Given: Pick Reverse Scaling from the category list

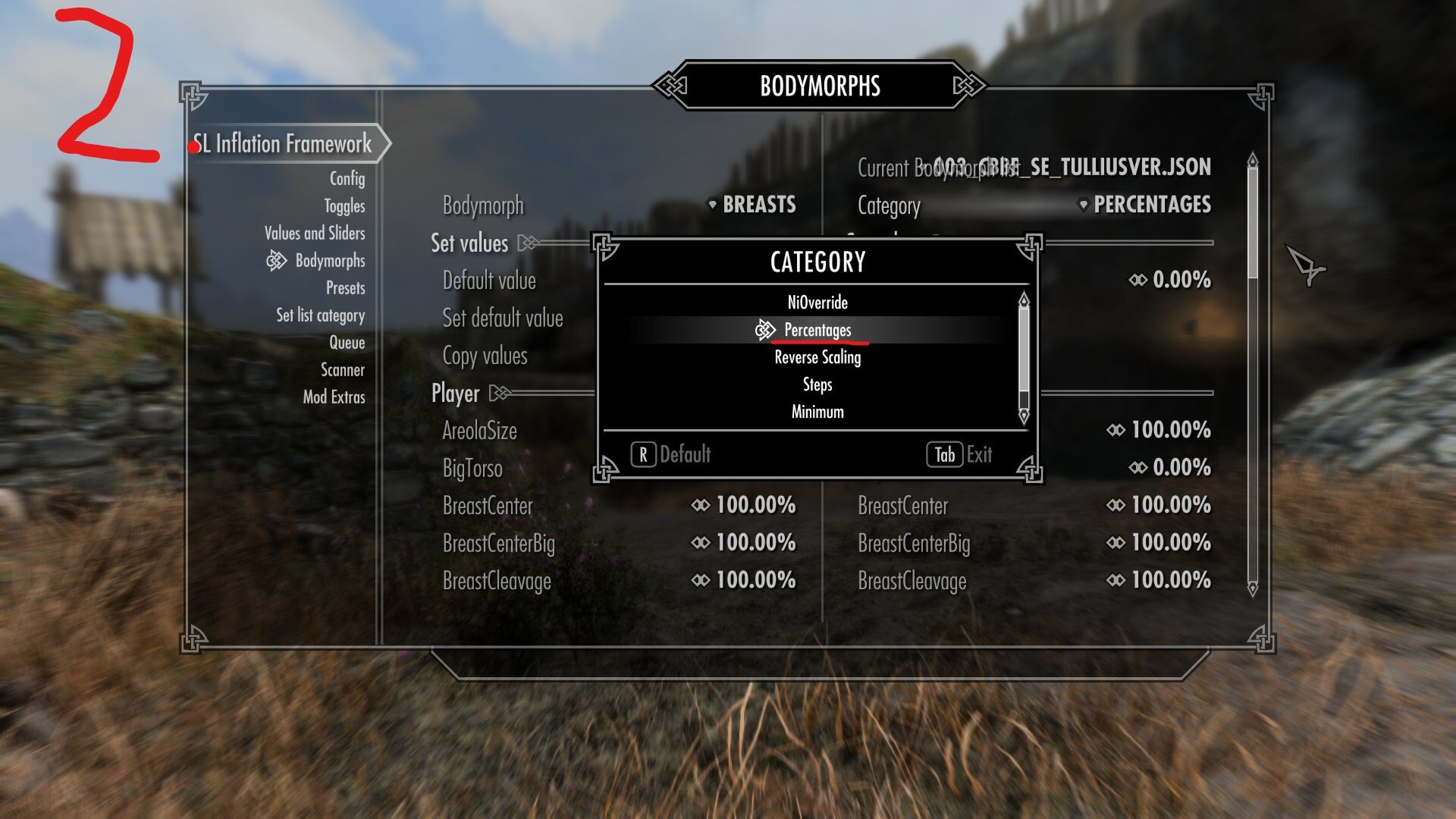Looking at the screenshot, I should pos(817,357).
